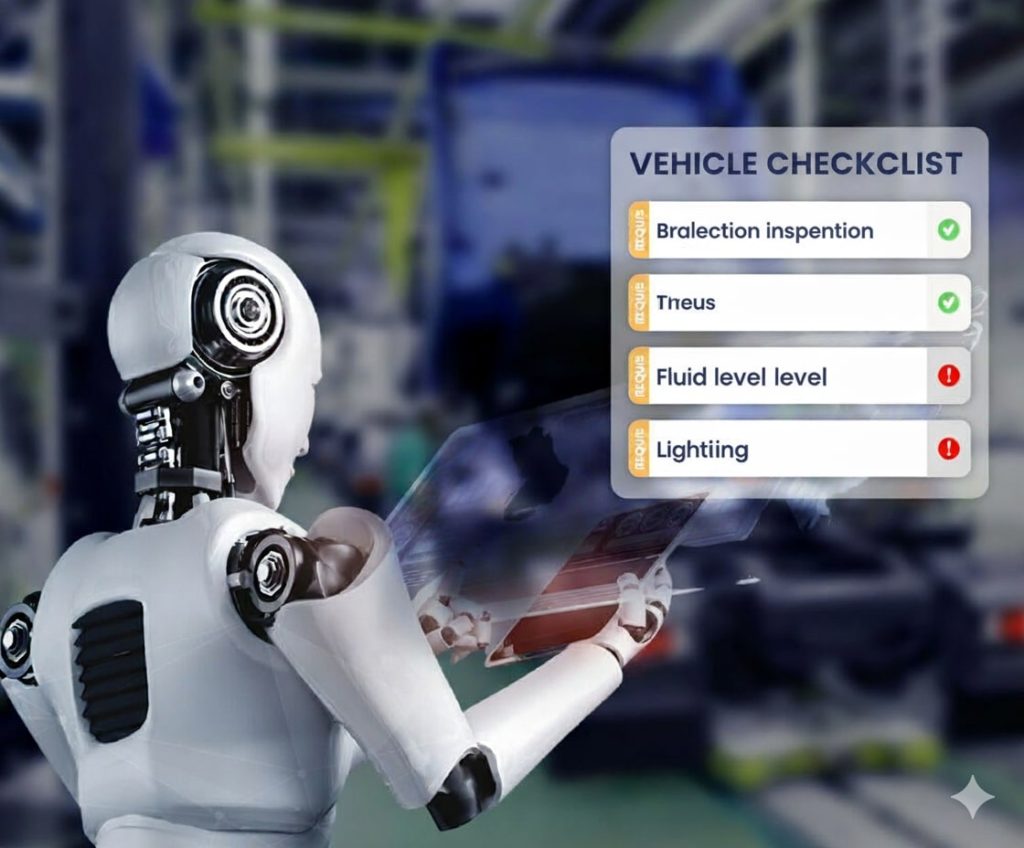This screenshot has height=848, width=1024.
Task: Click the green checkmark beside Trreus
Action: click(948, 302)
